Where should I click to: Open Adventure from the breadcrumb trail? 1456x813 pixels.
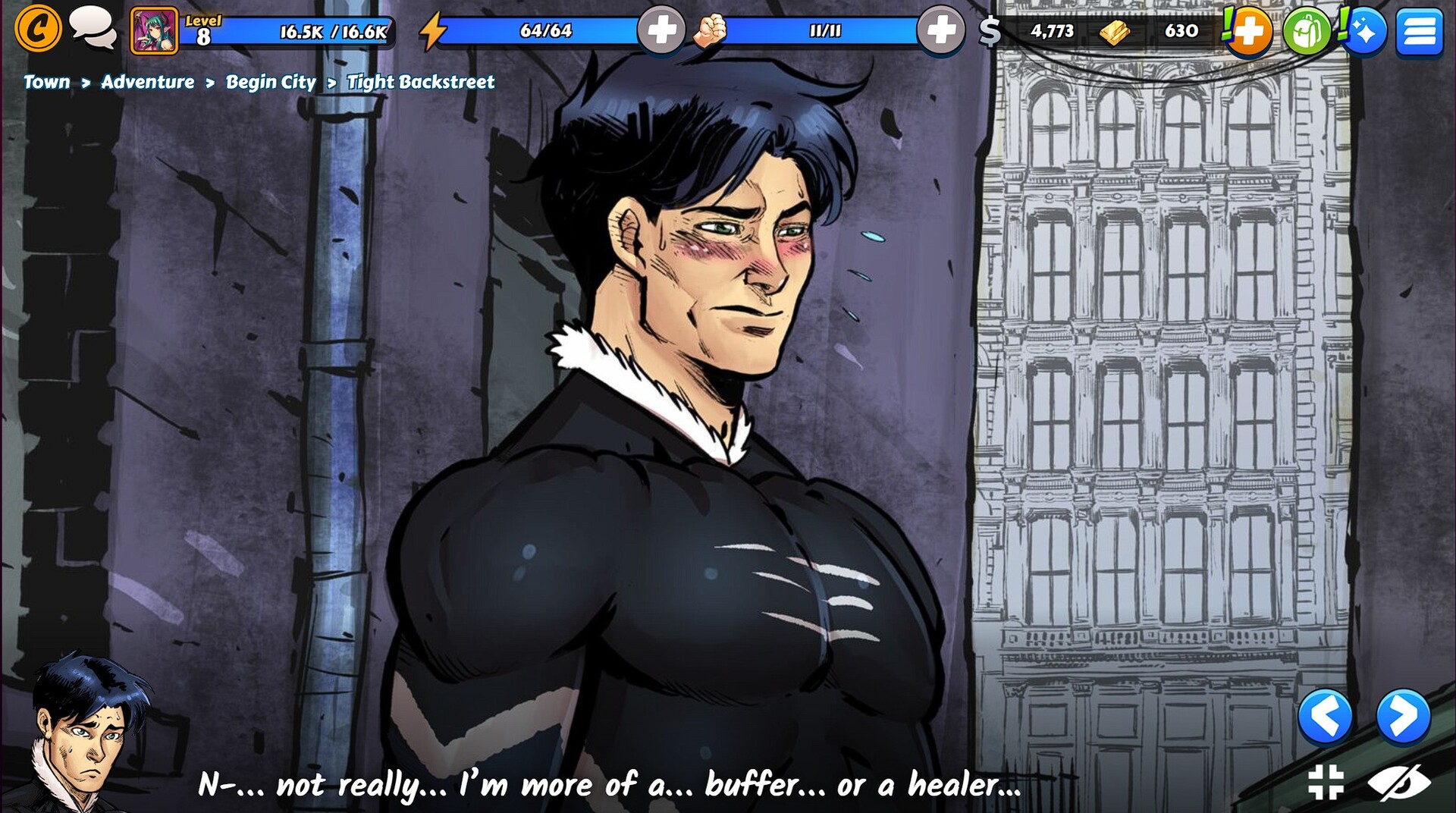149,83
